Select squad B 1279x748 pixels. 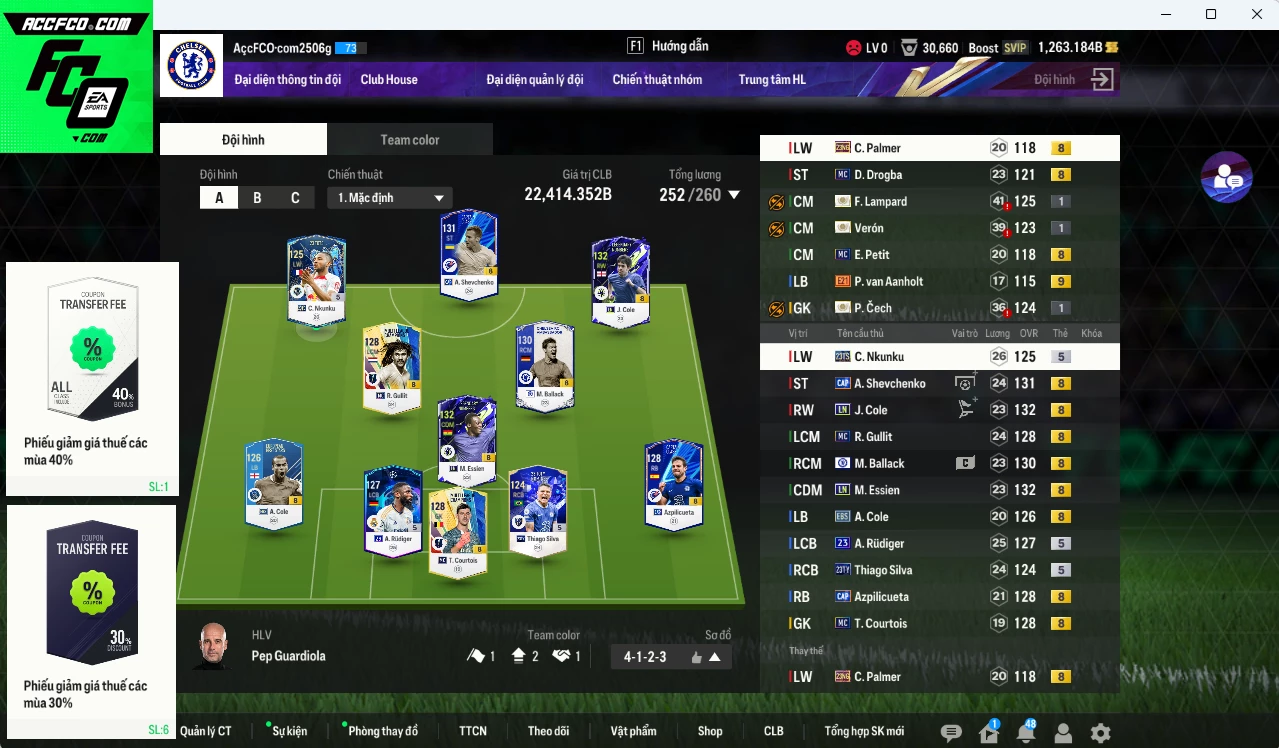[x=257, y=198]
